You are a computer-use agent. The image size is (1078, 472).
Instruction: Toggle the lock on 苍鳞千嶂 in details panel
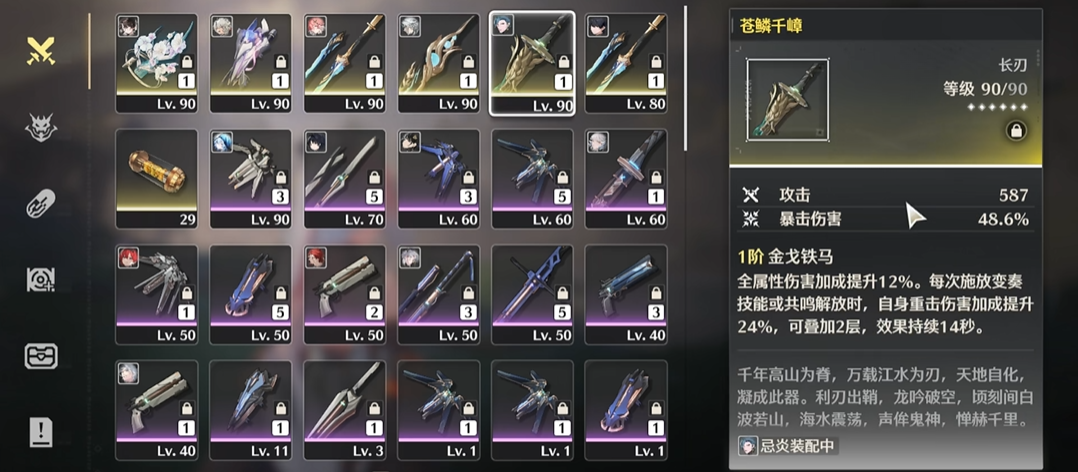tap(1014, 130)
